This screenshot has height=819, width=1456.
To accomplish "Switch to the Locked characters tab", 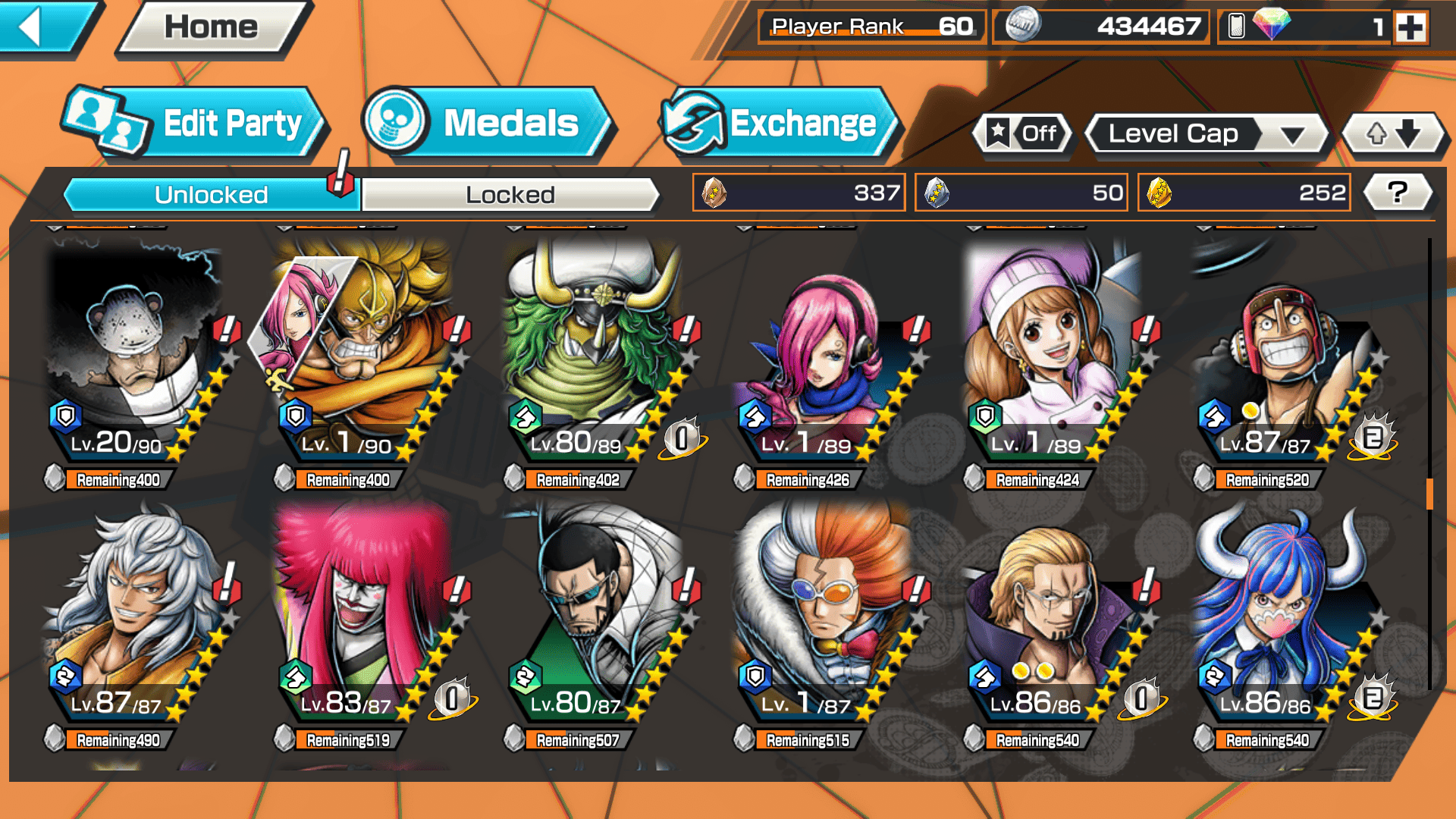I will point(510,195).
